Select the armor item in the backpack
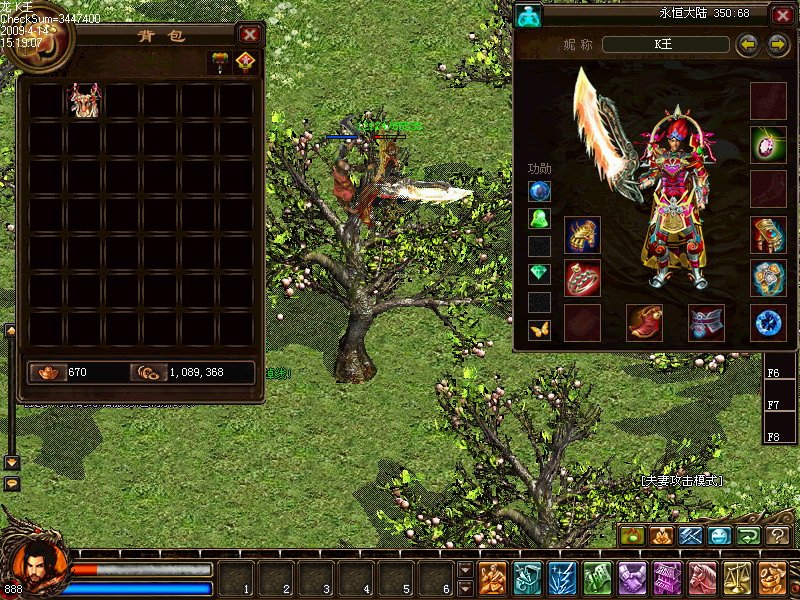This screenshot has height=600, width=800. tap(84, 101)
